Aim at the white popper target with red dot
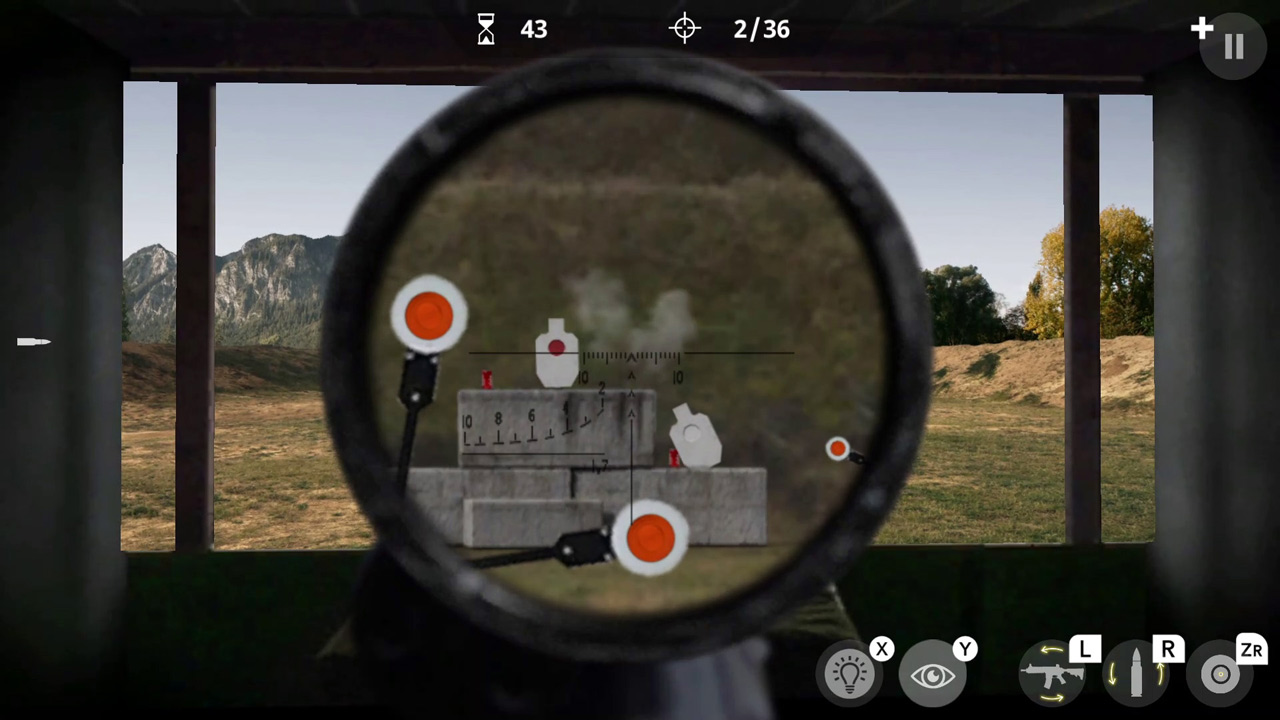Viewport: 1280px width, 720px height. (x=556, y=350)
